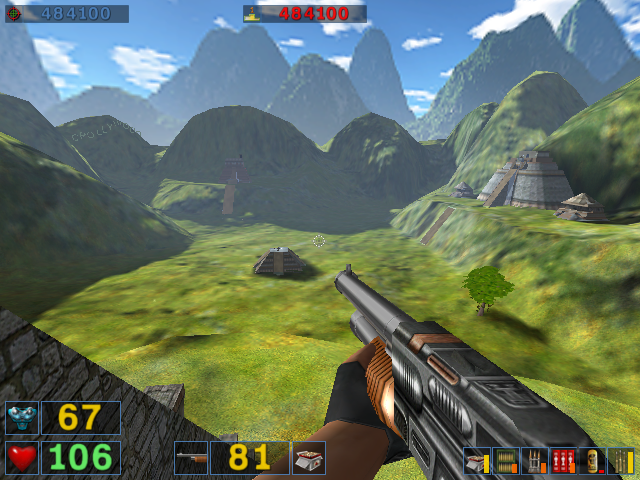Select the red grenade box ammo icon
Image resolution: width=640 pixels, height=480 pixels.
tap(563, 461)
